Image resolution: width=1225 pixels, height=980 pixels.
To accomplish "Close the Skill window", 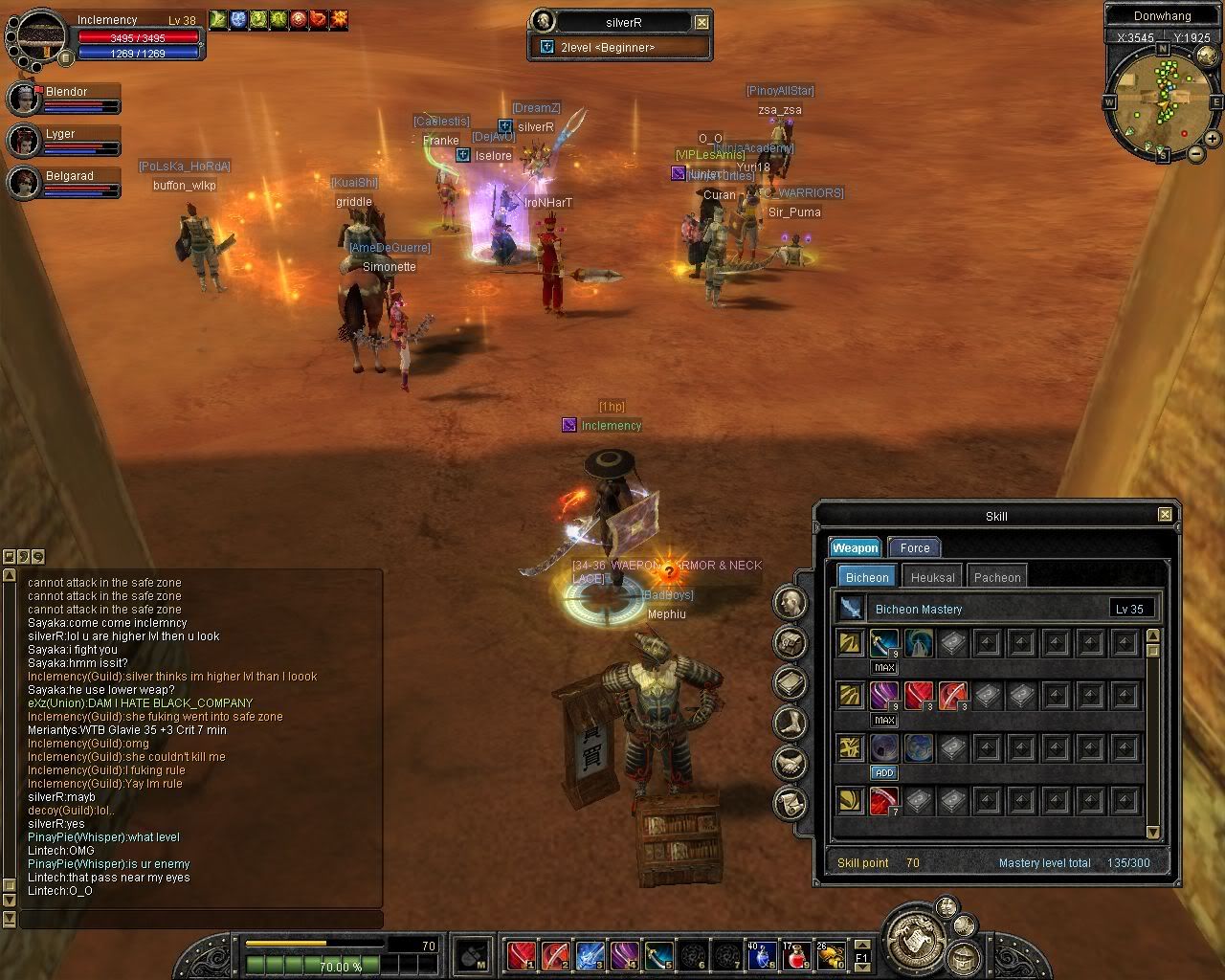I will [1165, 515].
